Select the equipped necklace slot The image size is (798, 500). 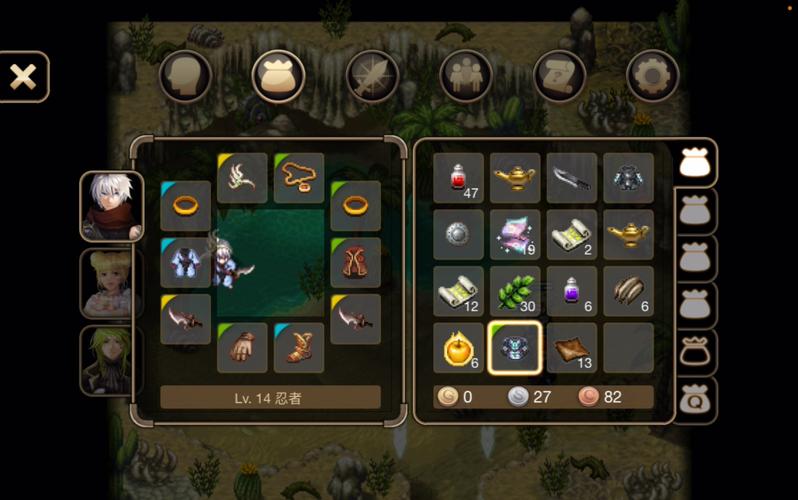(x=299, y=178)
